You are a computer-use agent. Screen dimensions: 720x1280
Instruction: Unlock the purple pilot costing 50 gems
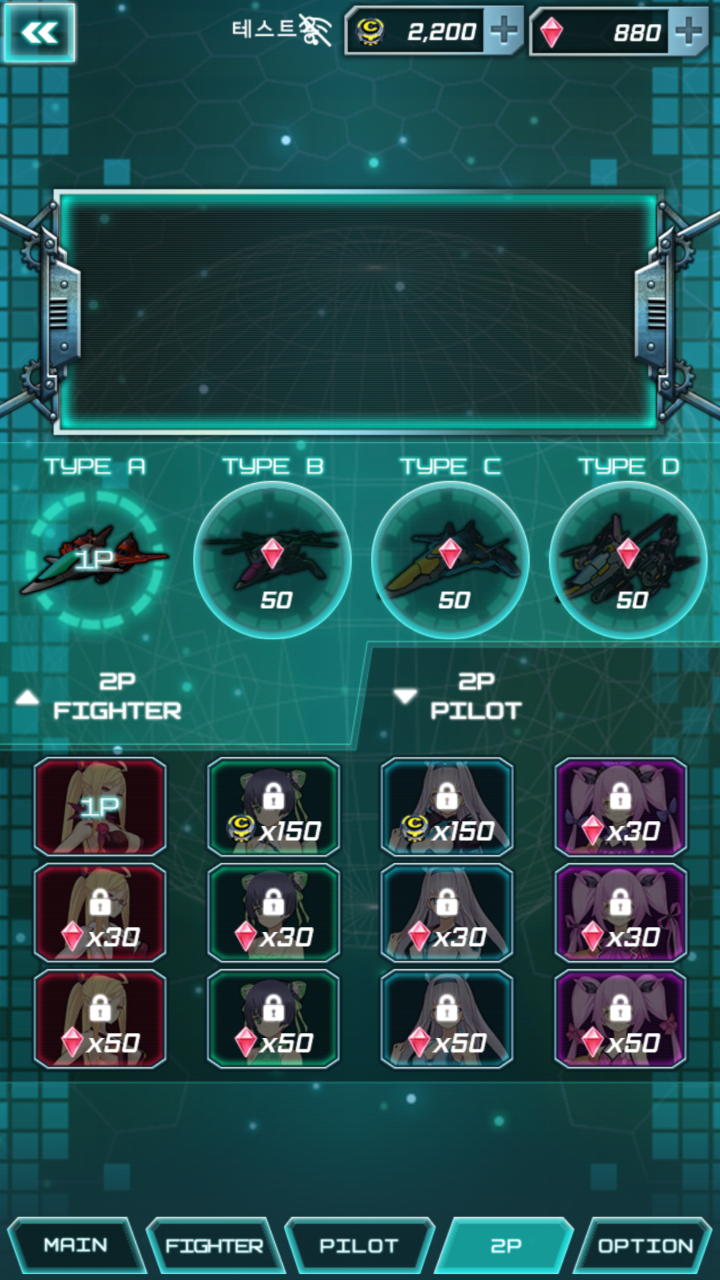pos(621,1019)
